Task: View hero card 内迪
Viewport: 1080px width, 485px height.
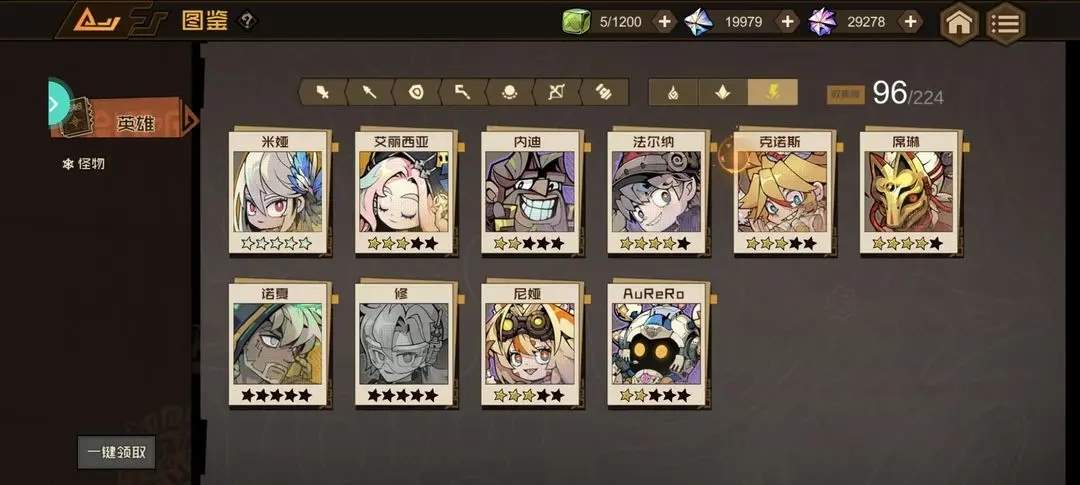Action: pos(531,192)
